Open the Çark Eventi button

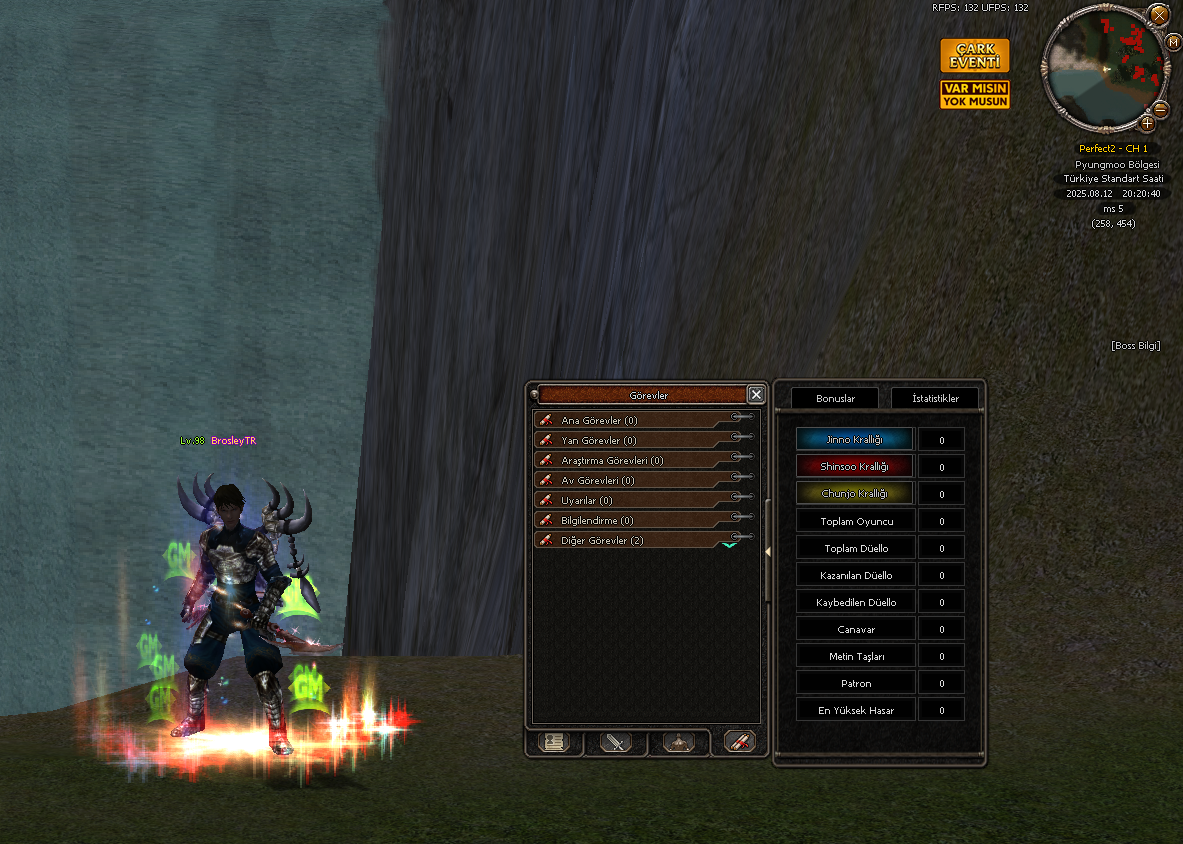coord(974,56)
